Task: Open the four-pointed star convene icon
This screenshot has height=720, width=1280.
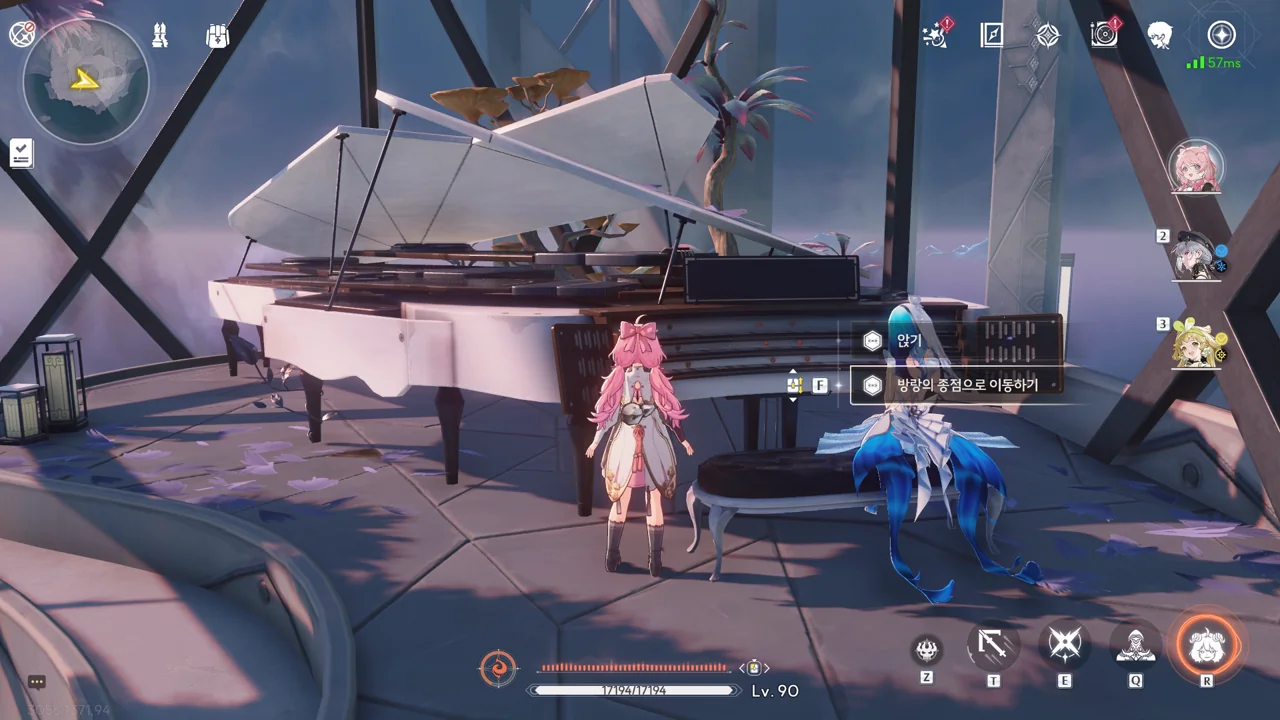Action: point(1047,35)
